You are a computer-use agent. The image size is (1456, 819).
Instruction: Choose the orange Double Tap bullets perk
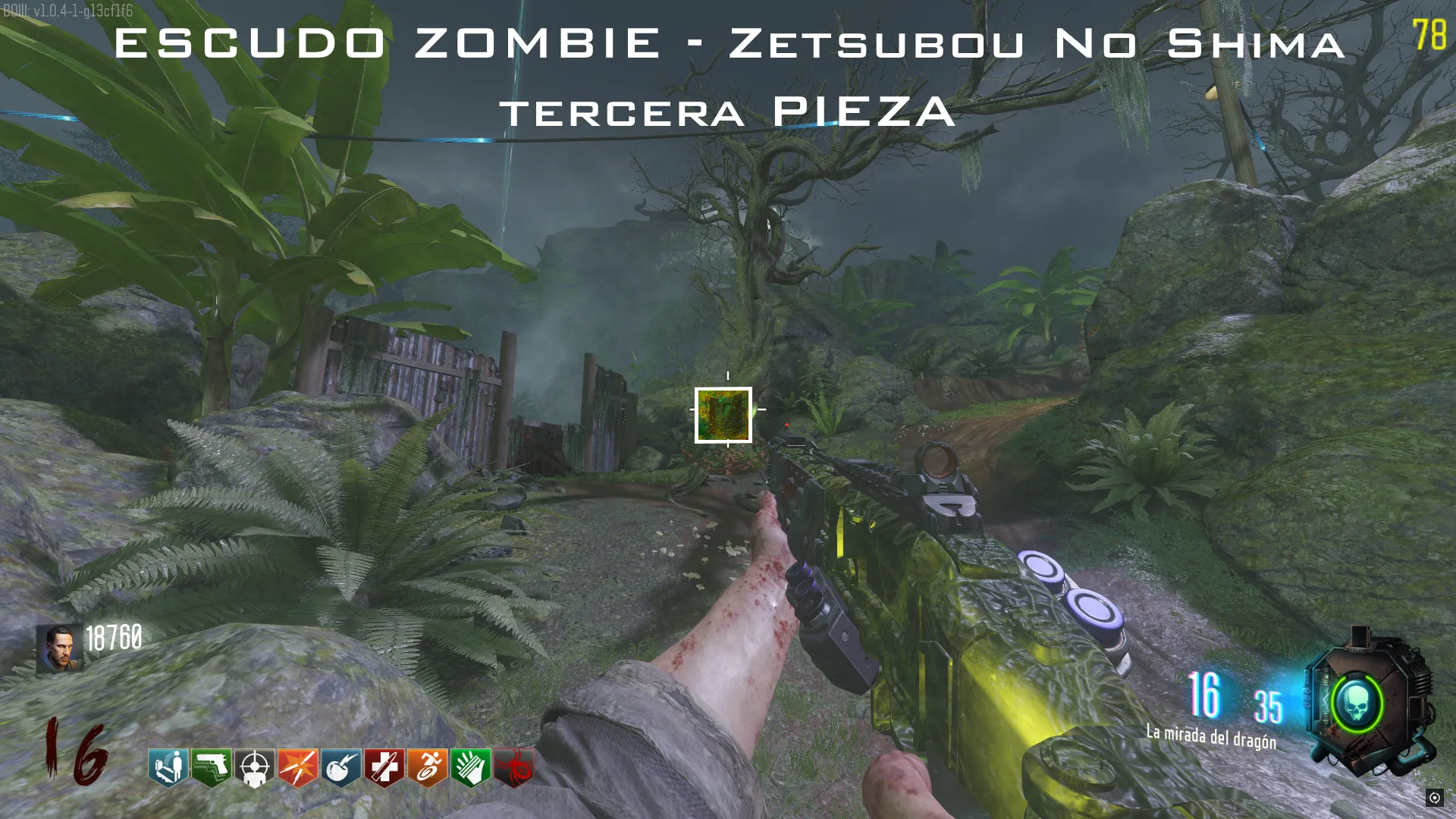pos(298,767)
